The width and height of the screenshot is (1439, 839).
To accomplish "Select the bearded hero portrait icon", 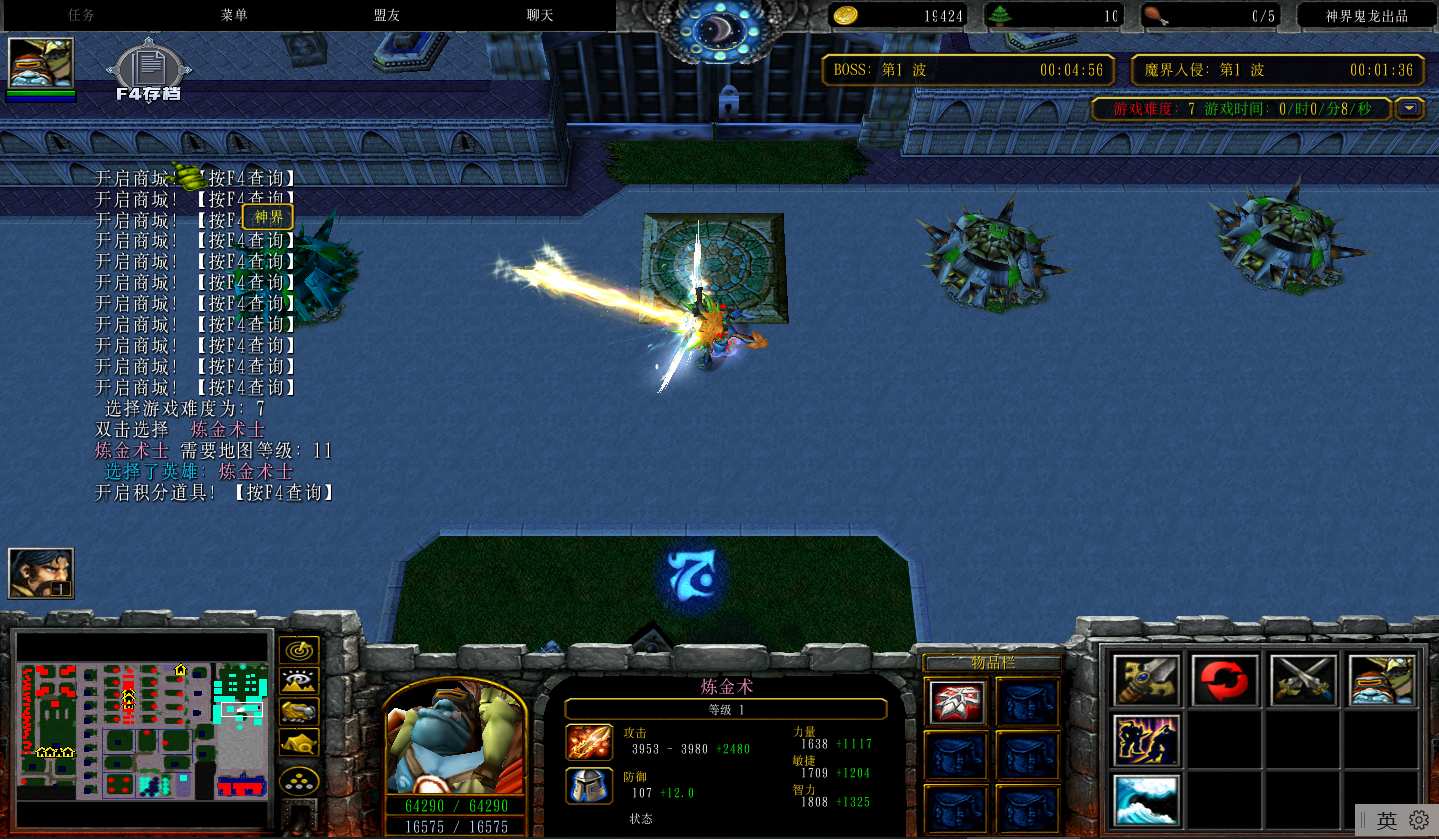I will (41, 573).
